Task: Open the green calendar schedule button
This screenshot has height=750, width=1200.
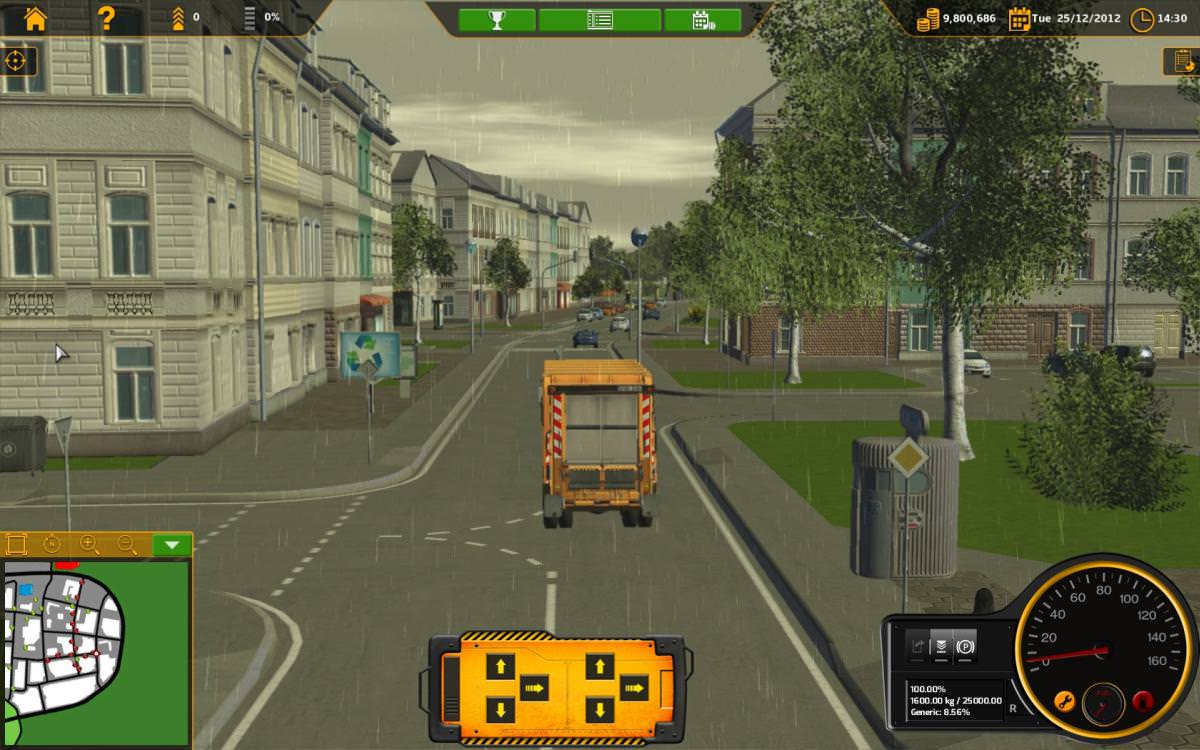Action: coord(702,20)
